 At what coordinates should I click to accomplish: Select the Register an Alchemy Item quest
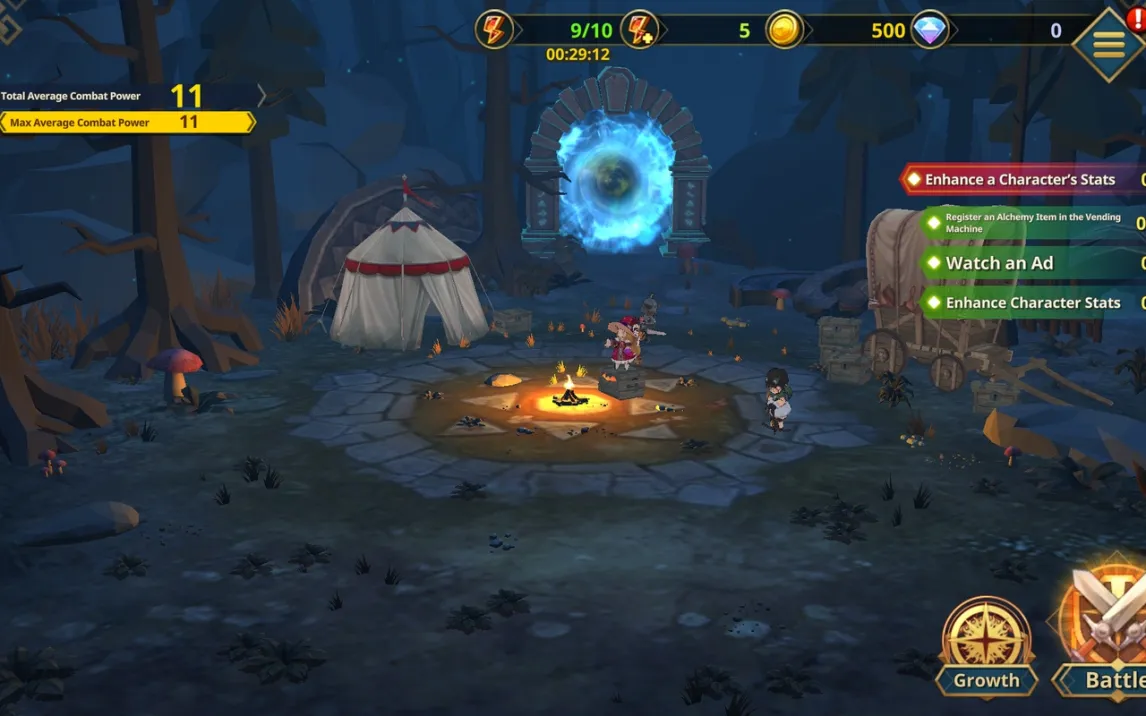pos(1032,222)
